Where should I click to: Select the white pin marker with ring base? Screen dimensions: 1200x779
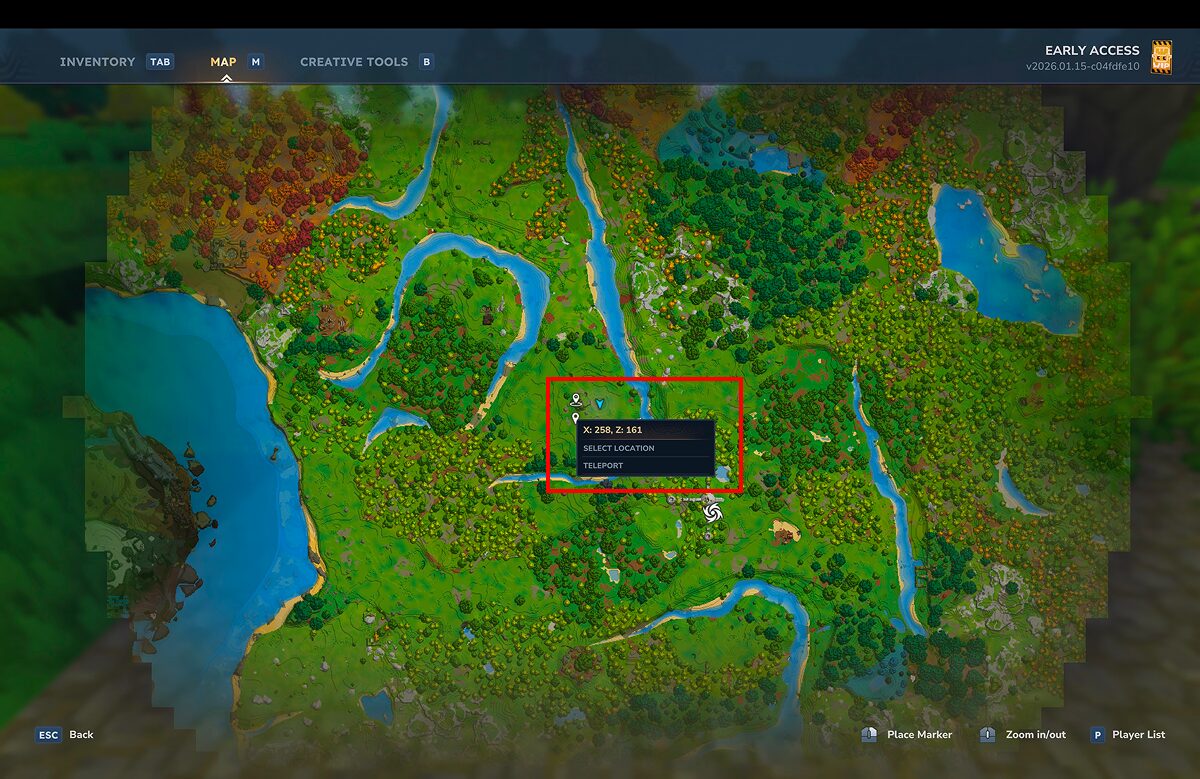coord(576,400)
